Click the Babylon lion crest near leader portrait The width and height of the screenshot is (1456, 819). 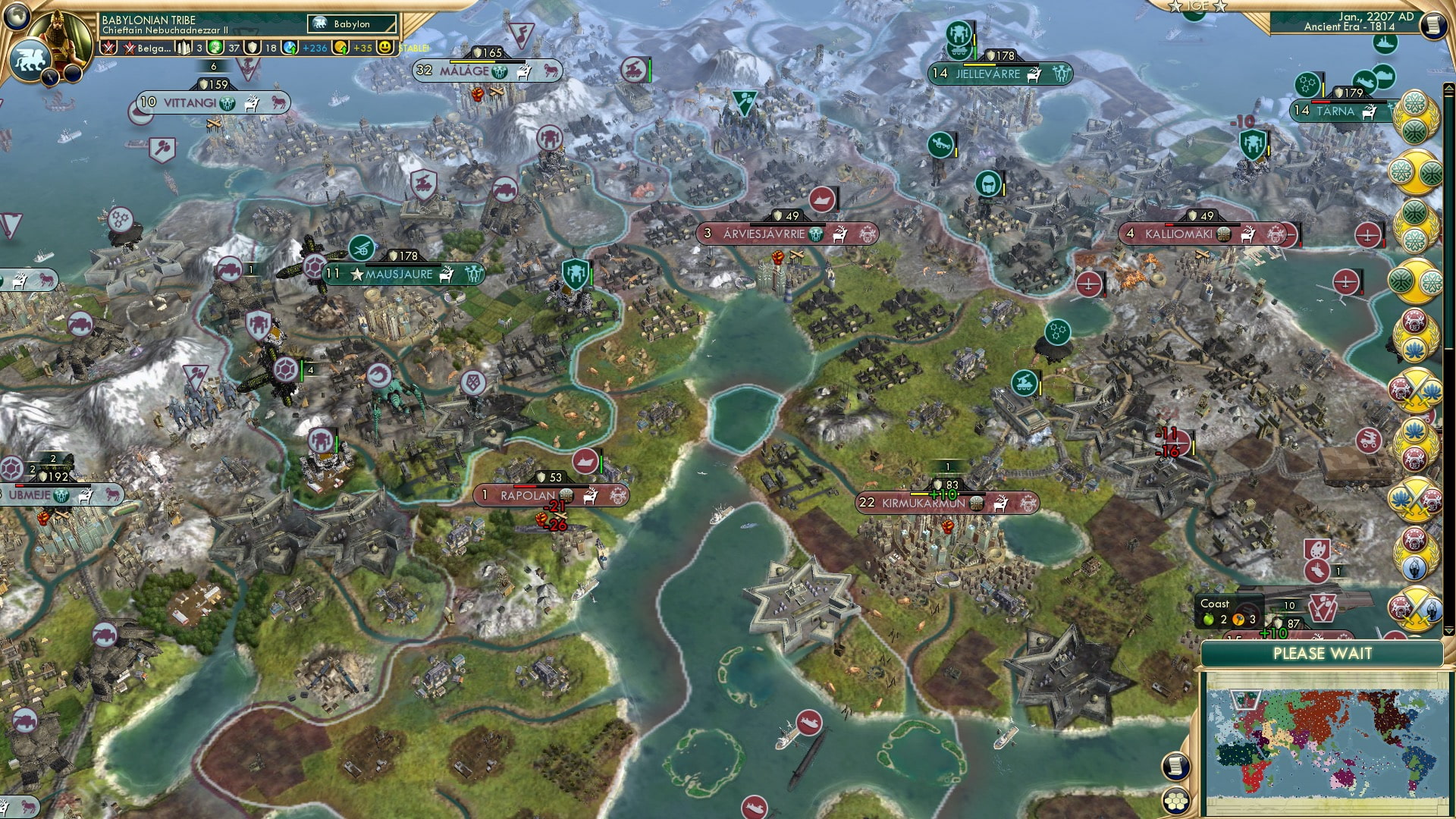(30, 58)
